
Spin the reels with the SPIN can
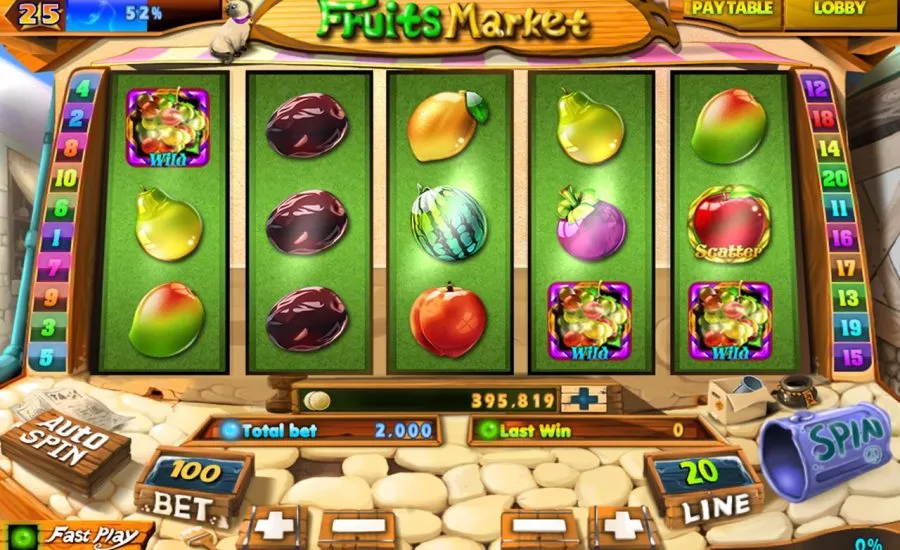click(824, 445)
